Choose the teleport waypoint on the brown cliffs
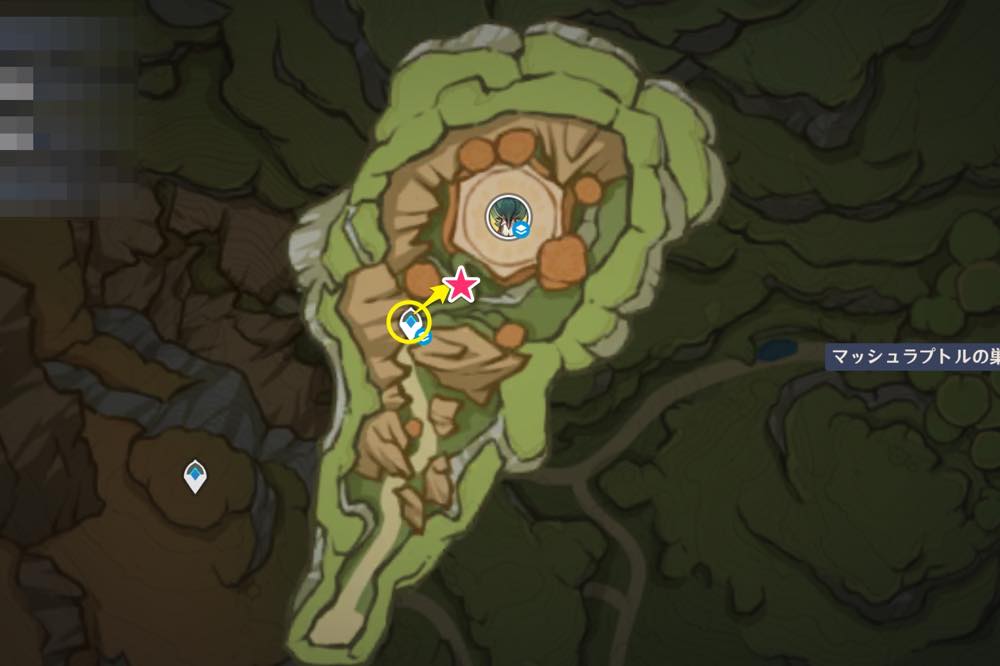Image resolution: width=1000 pixels, height=666 pixels. (196, 477)
